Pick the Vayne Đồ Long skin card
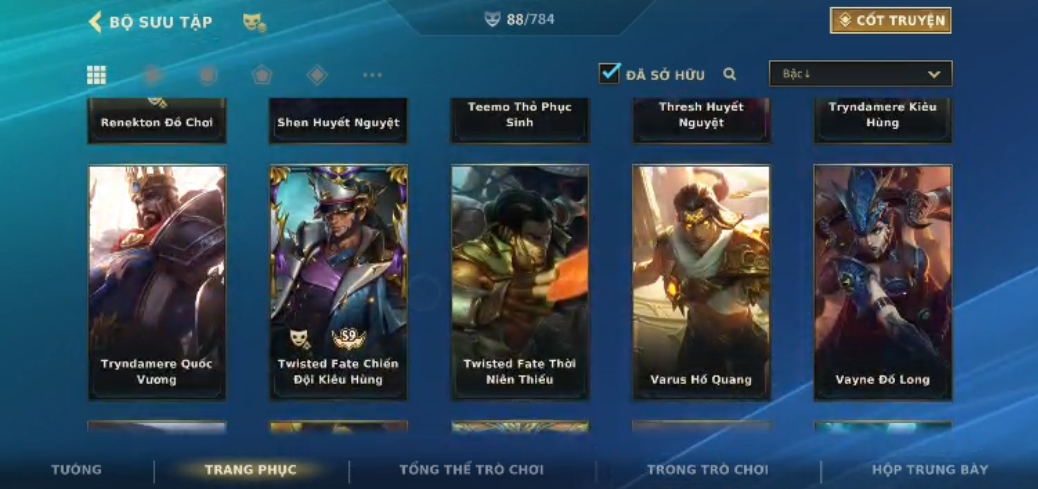Viewport: 1038px width, 489px height. [x=882, y=282]
